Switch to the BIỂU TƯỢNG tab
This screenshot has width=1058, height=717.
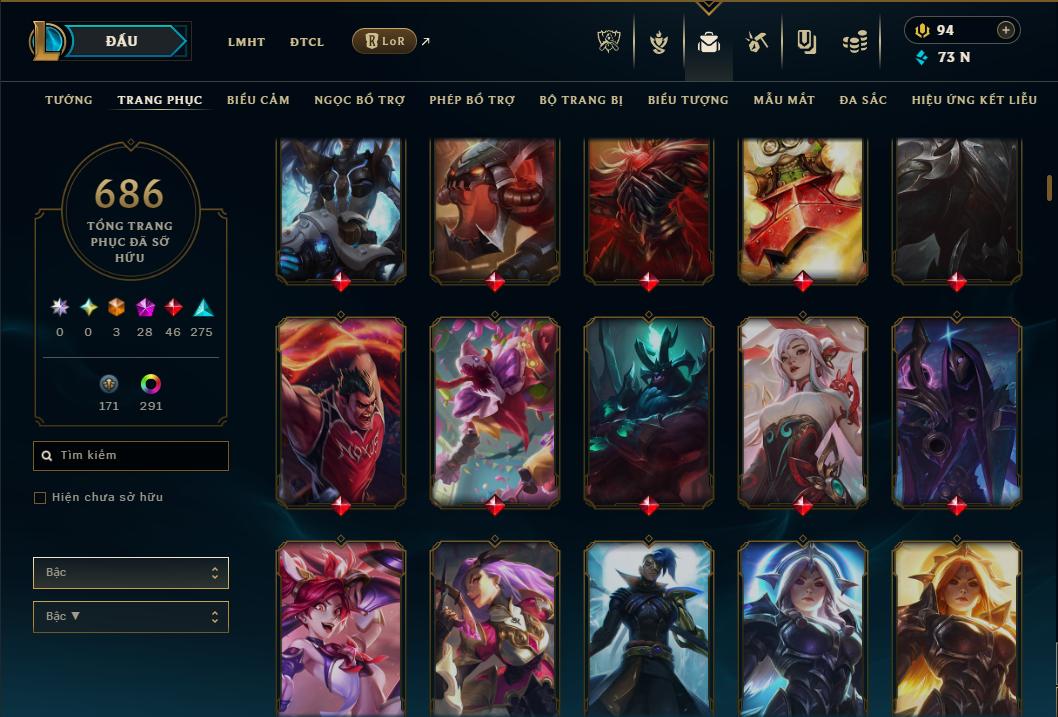tap(688, 100)
